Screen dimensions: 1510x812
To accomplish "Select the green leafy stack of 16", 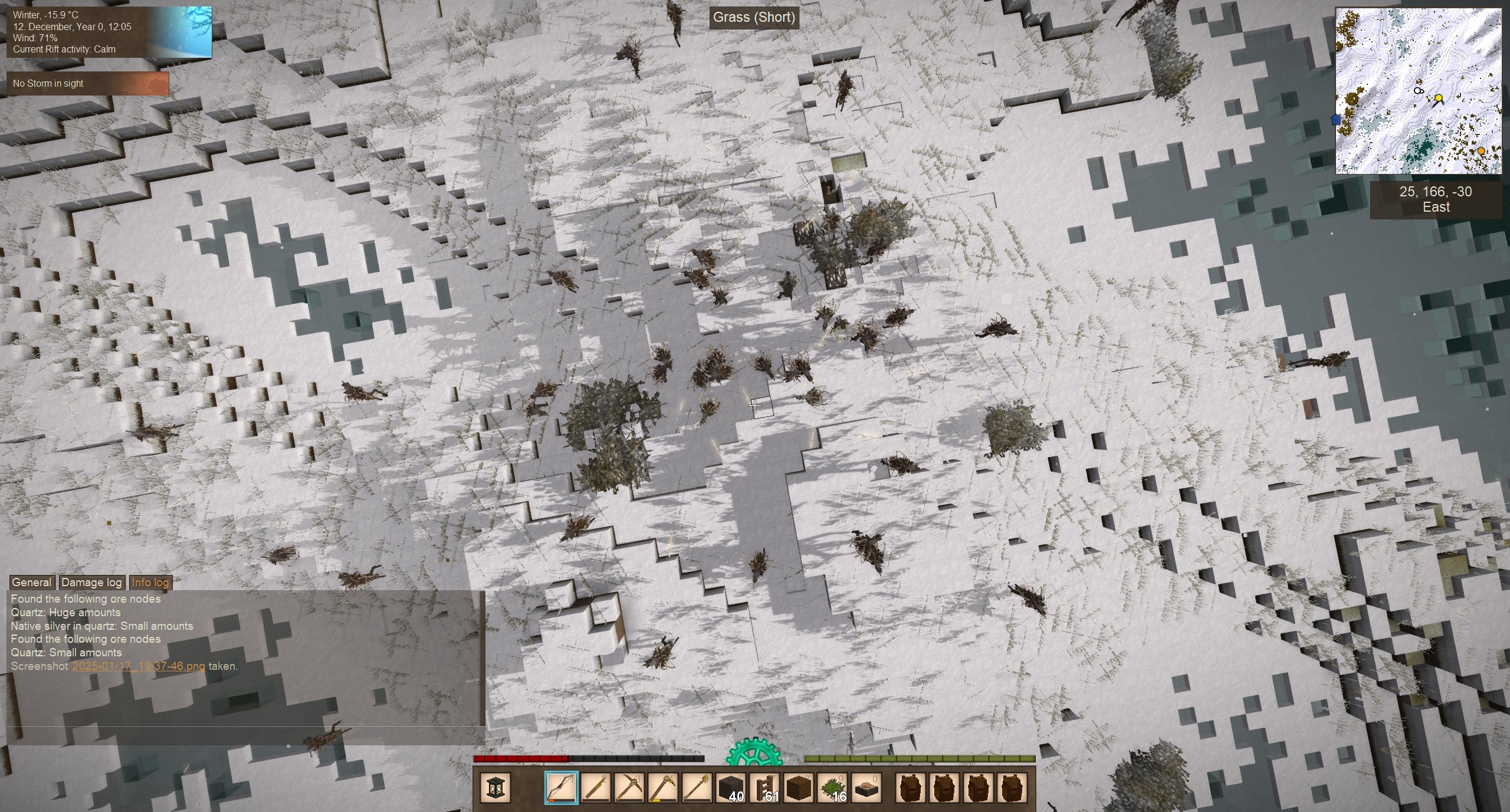I will pos(833,787).
